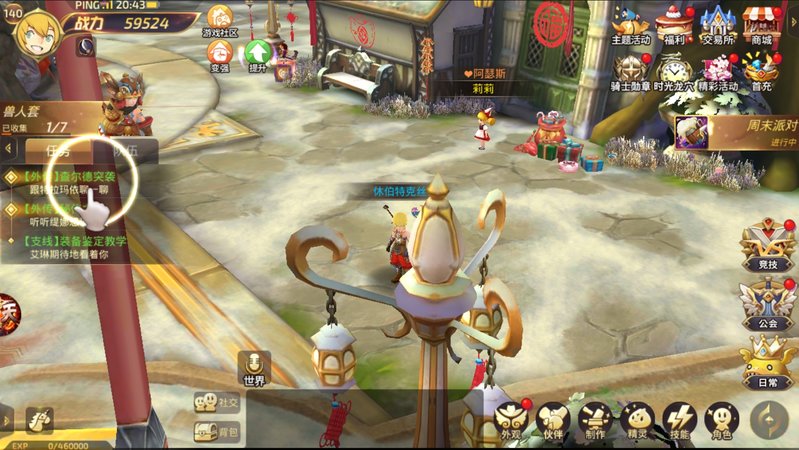The image size is (799, 450).
Task: Open the 角色 character sheet
Action: 718,420
